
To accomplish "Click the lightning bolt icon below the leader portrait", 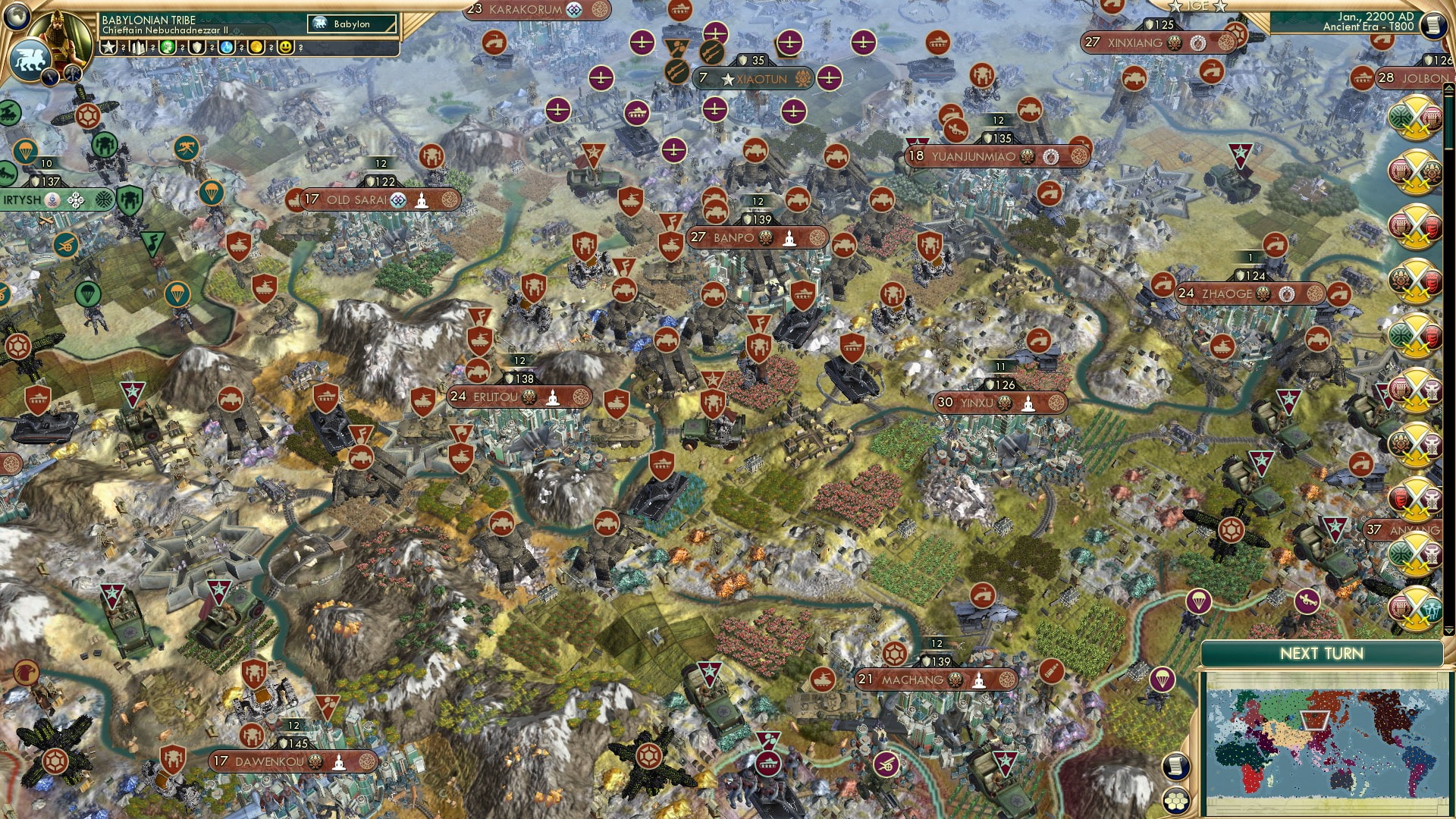I will pos(49,77).
